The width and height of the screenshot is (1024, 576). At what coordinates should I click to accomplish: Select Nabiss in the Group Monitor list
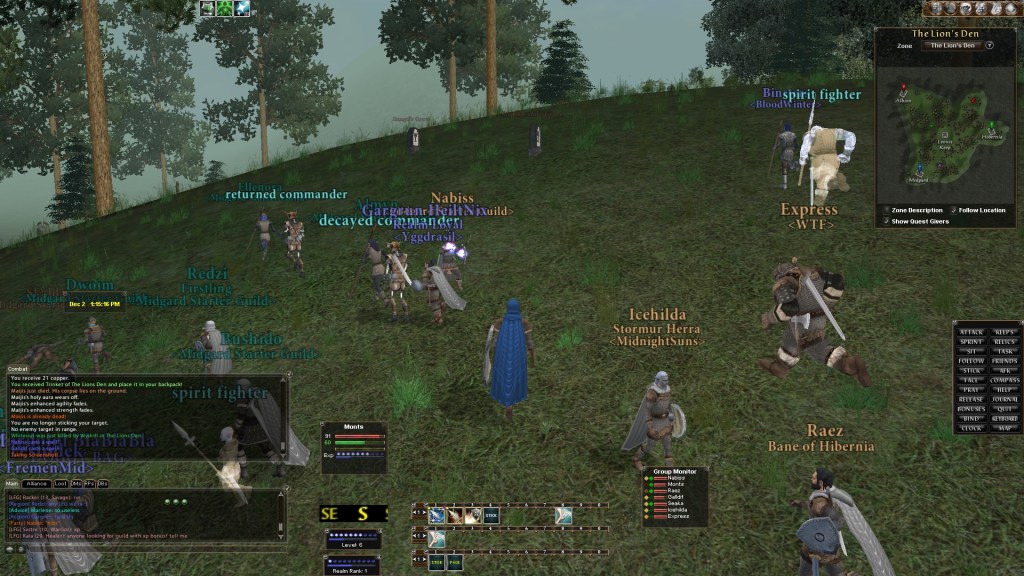click(675, 478)
